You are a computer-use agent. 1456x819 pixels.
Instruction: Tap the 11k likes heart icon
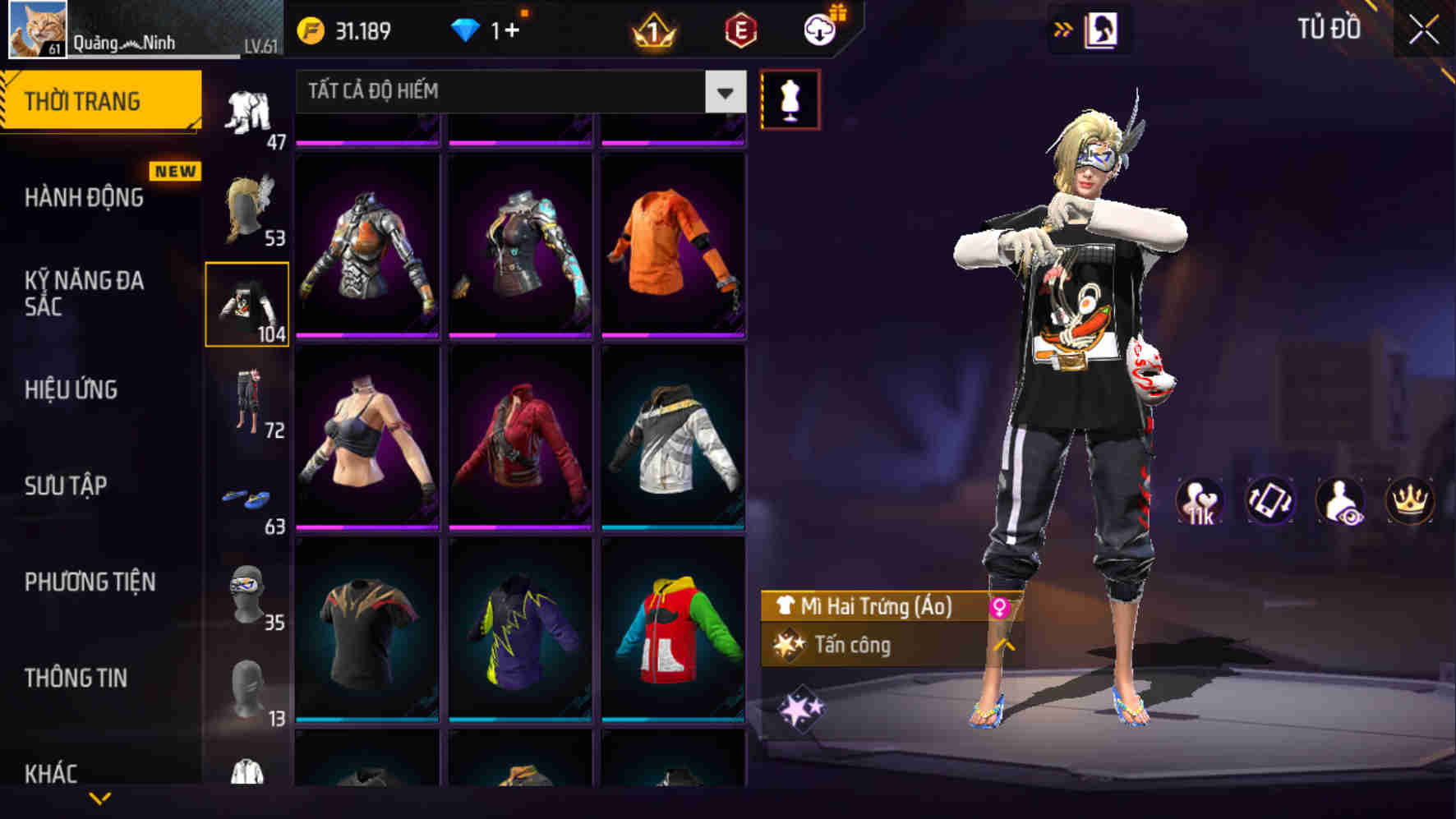(x=1198, y=502)
